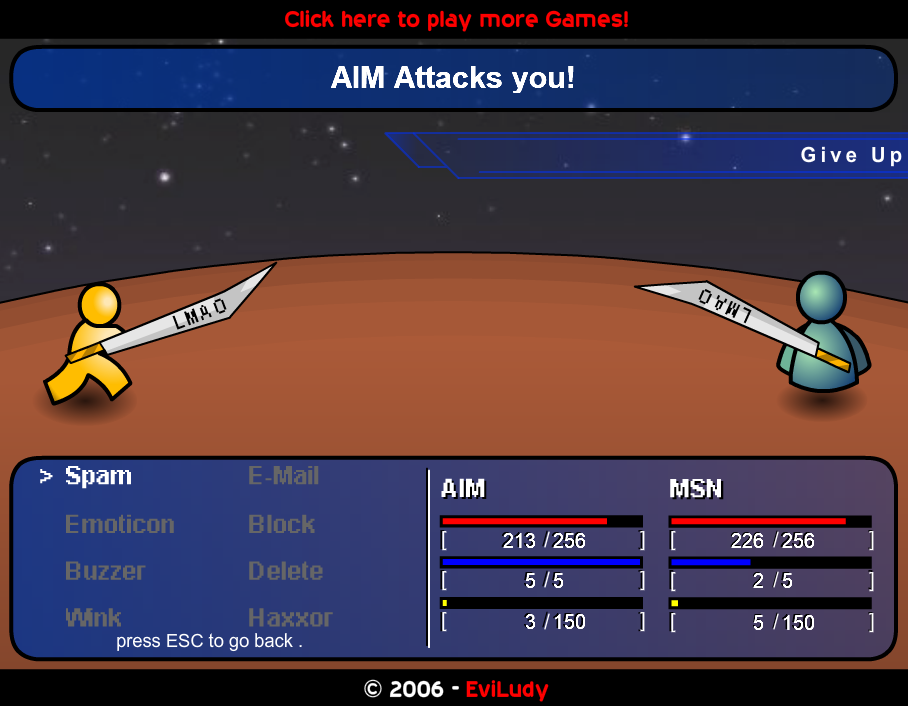The width and height of the screenshot is (908, 706).
Task: Pick the Wink move
Action: tap(93, 617)
